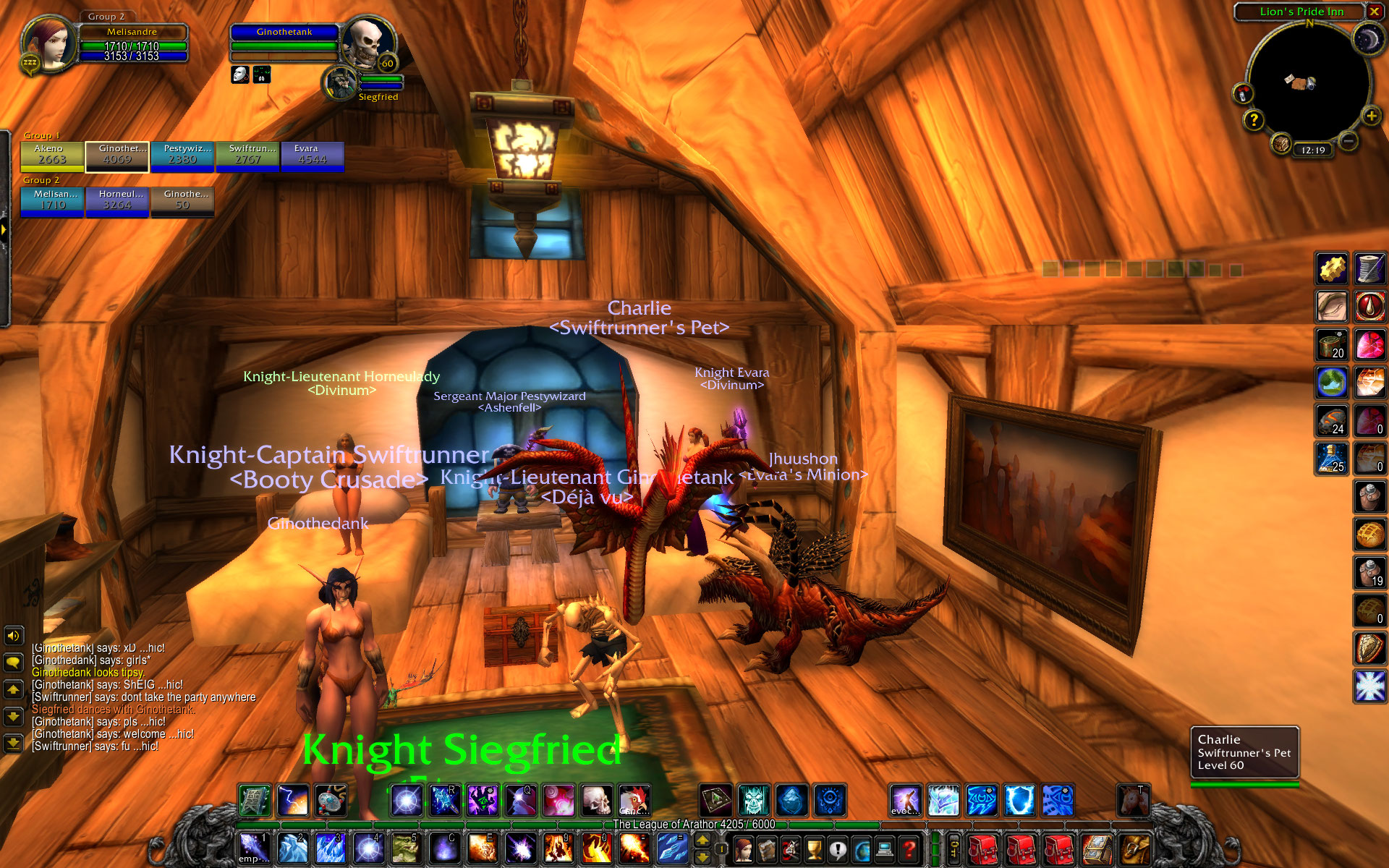
Task: Open the keyring button
Action: point(954,848)
